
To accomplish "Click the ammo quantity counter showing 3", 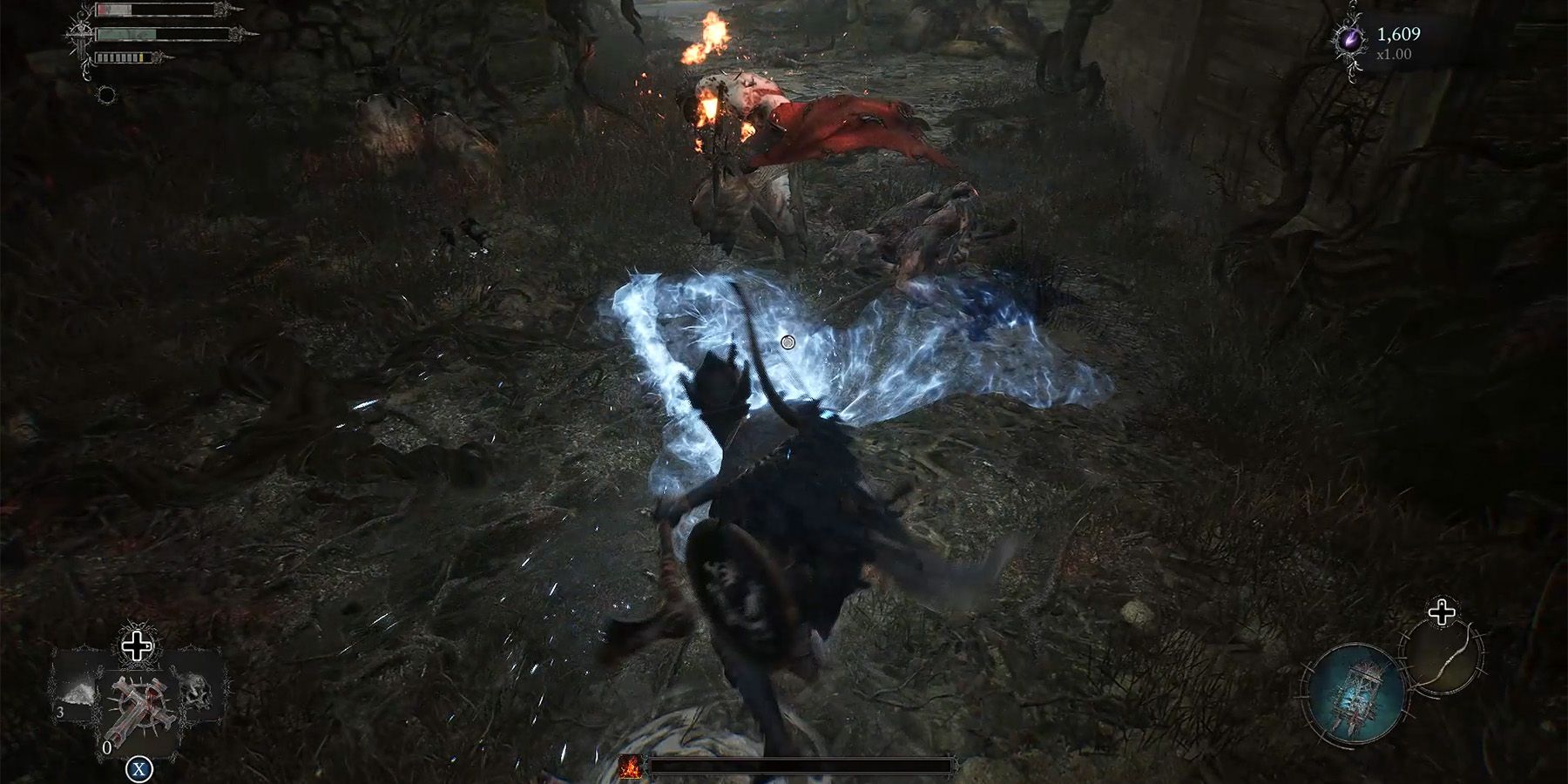I will click(61, 712).
